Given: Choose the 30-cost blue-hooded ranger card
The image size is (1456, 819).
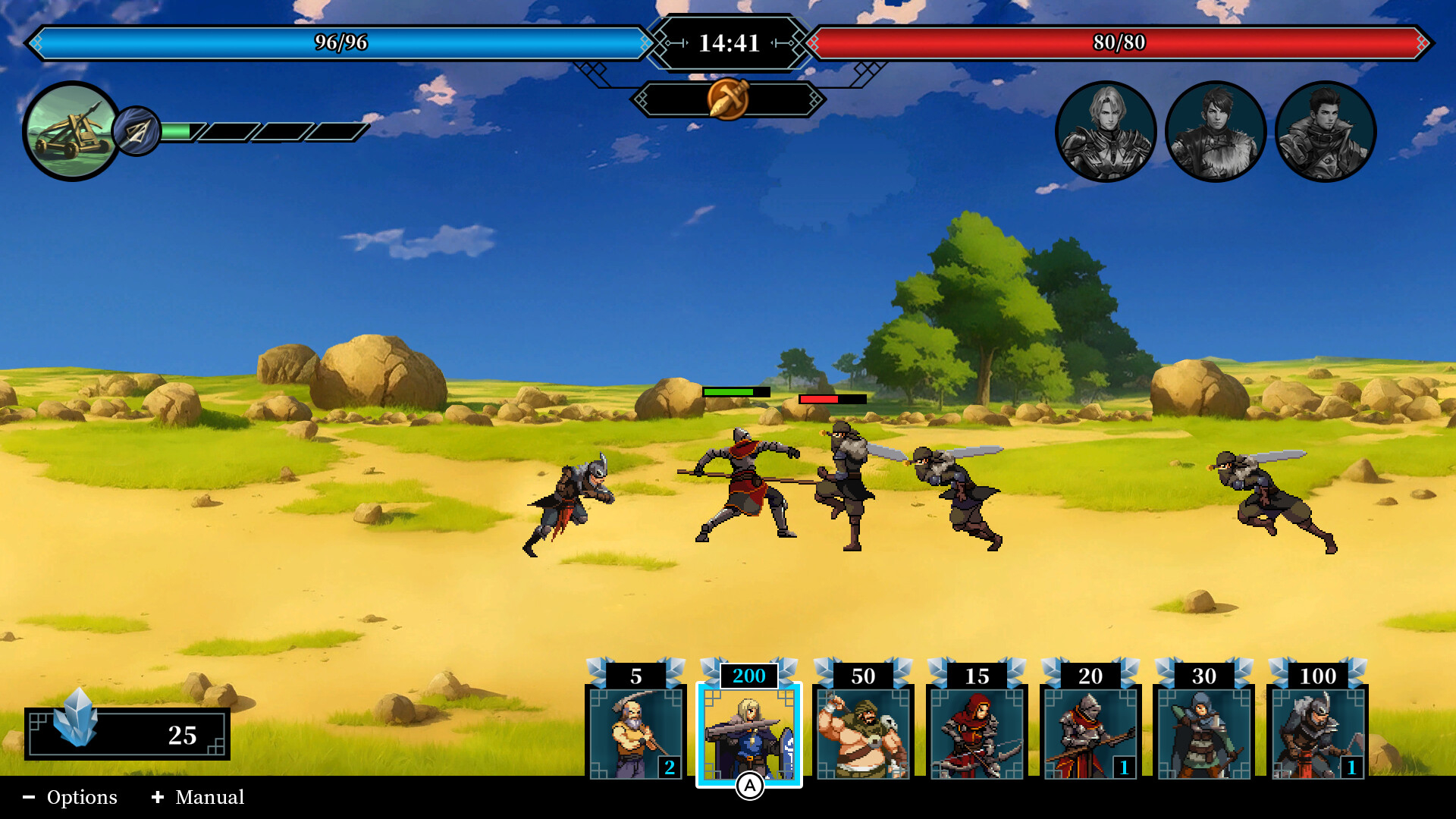Looking at the screenshot, I should click(1204, 732).
